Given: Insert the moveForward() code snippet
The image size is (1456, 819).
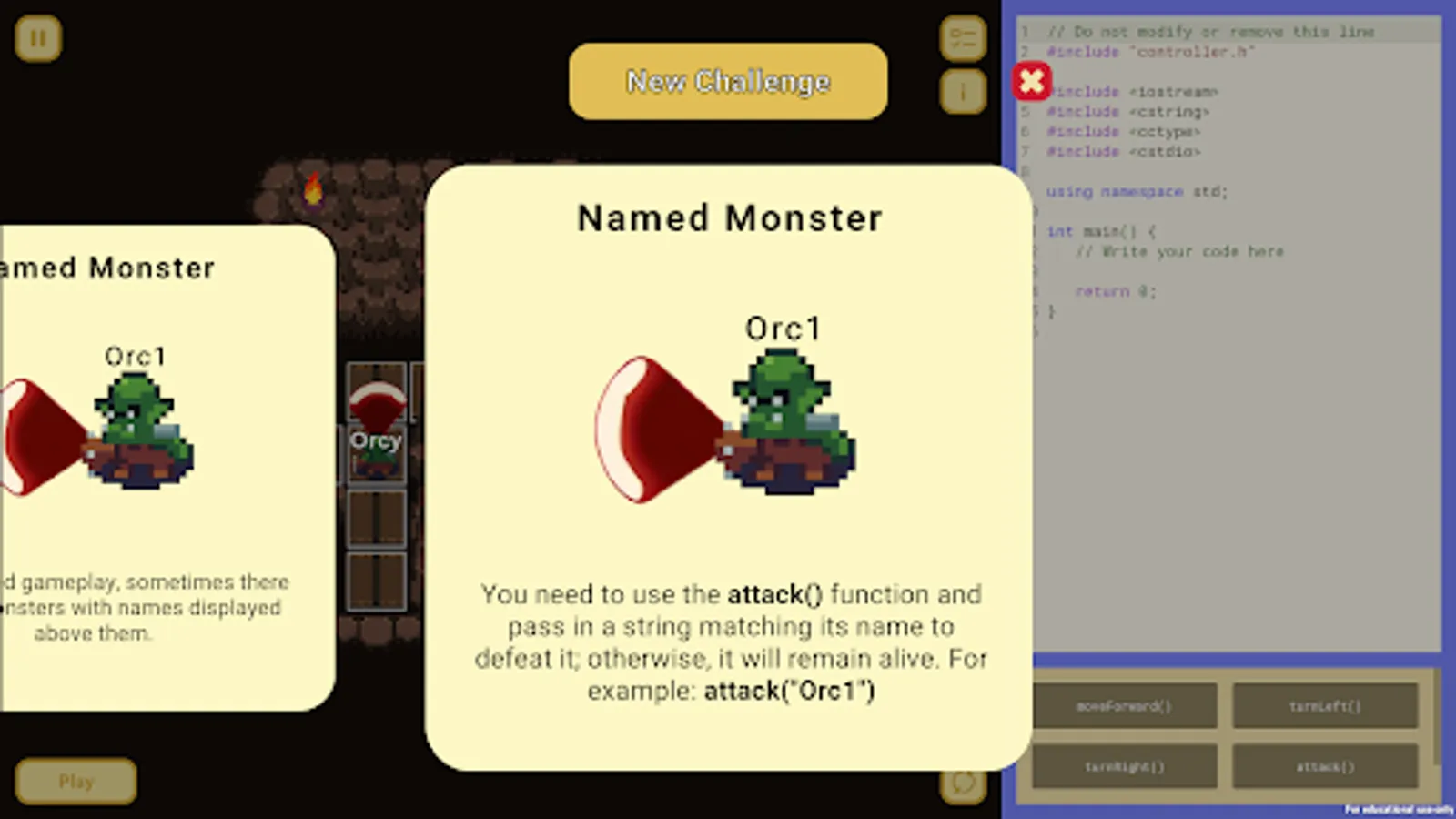Looking at the screenshot, I should pyautogui.click(x=1126, y=706).
